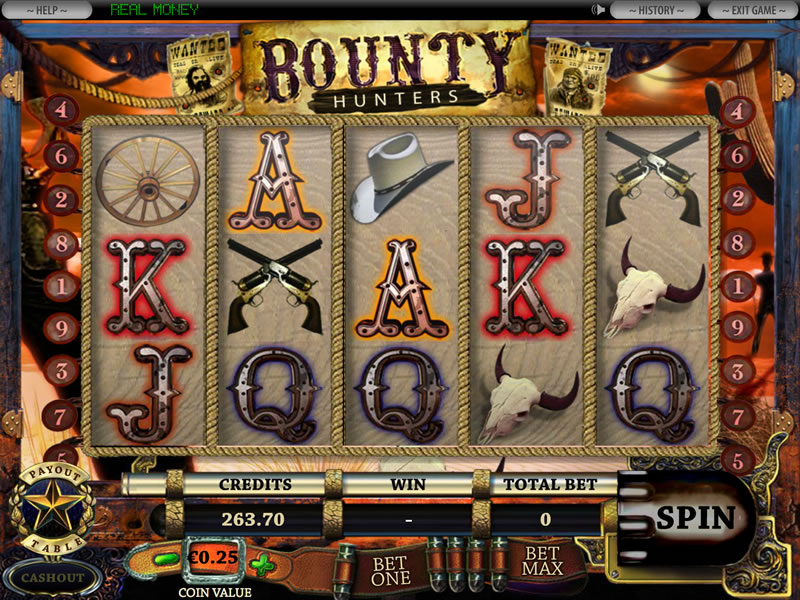Image resolution: width=800 pixels, height=600 pixels.
Task: Open the Help menu
Action: point(46,10)
